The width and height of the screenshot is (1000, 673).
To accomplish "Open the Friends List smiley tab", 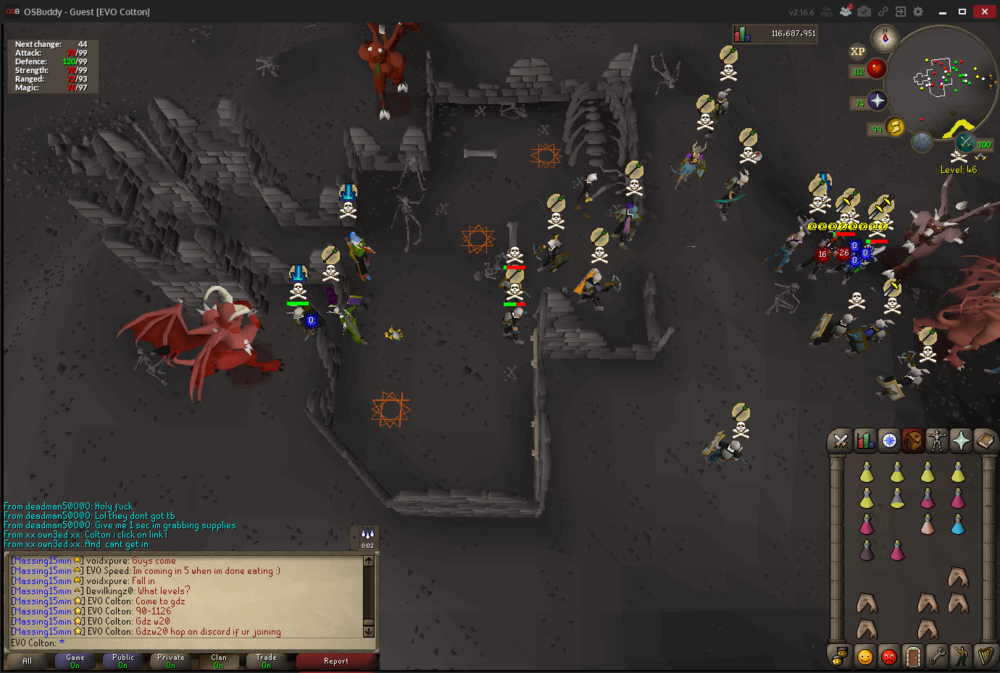I will 865,657.
